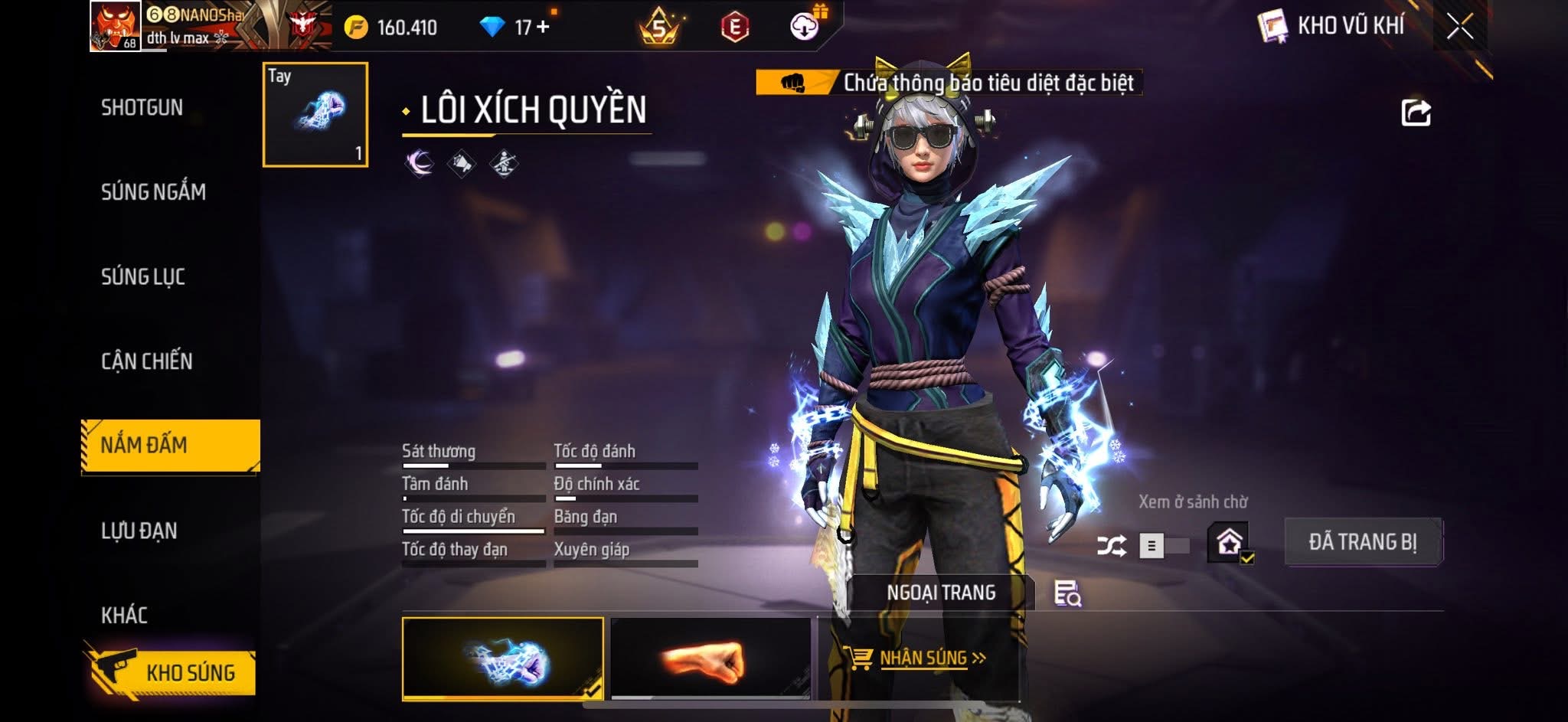Toggle the lobby display house icon
Screen dimensions: 1568x722
pos(1230,542)
